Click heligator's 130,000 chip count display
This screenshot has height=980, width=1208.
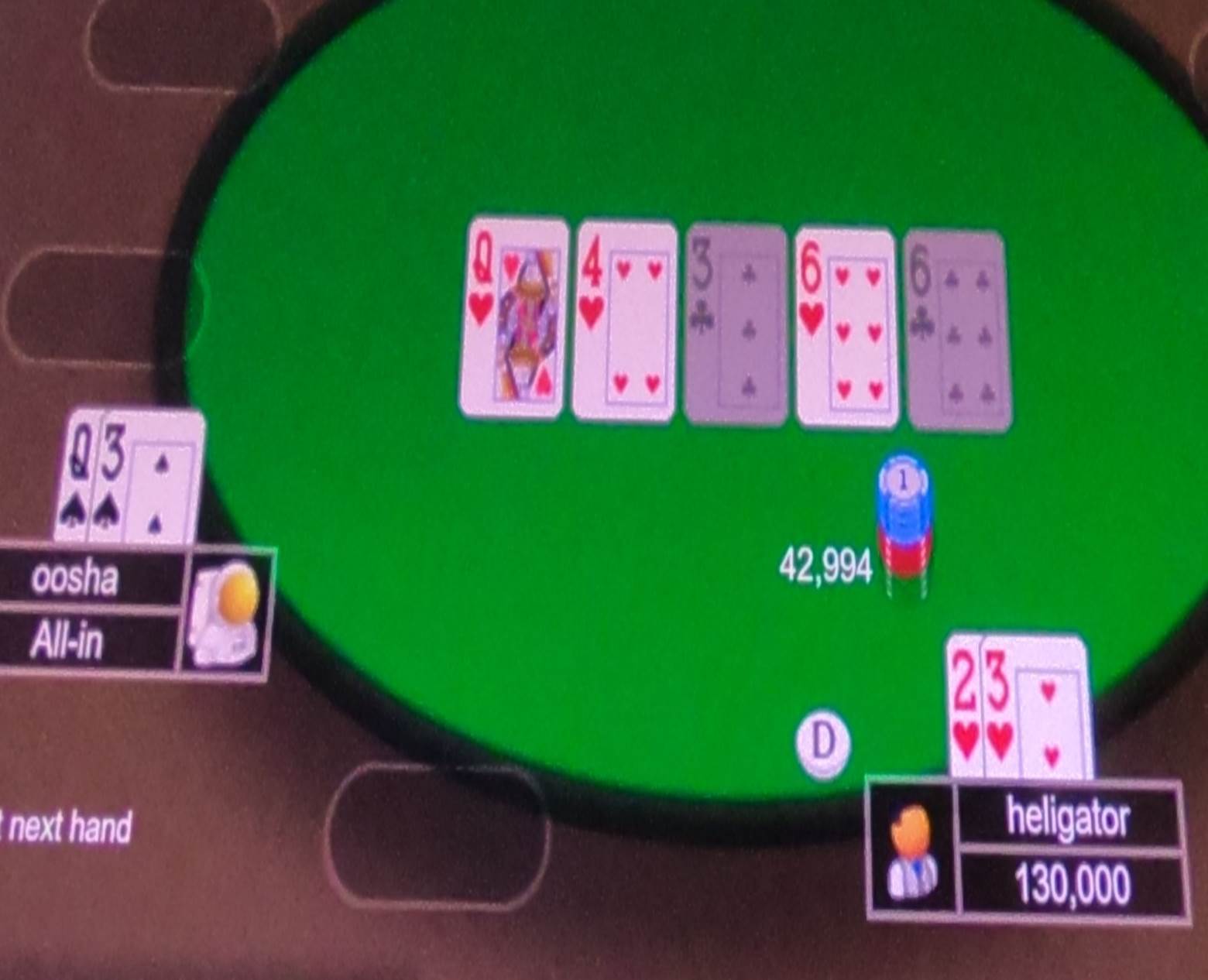tap(1072, 880)
